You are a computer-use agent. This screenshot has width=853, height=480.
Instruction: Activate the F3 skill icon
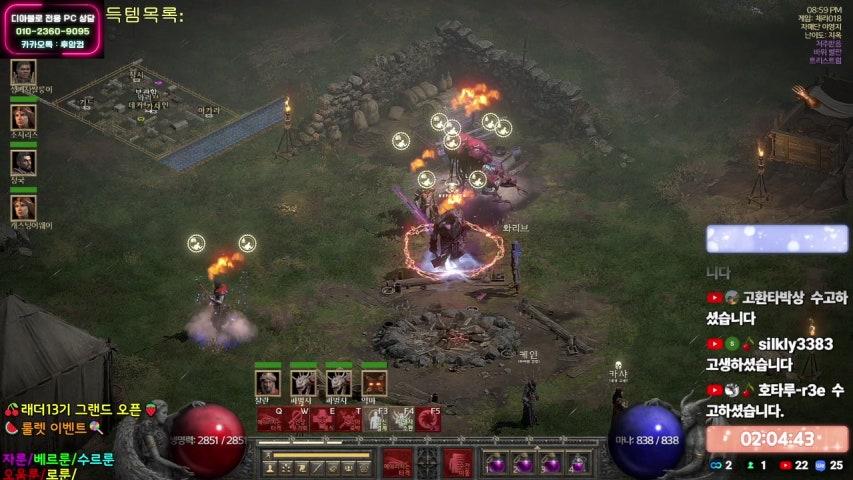tap(376, 419)
